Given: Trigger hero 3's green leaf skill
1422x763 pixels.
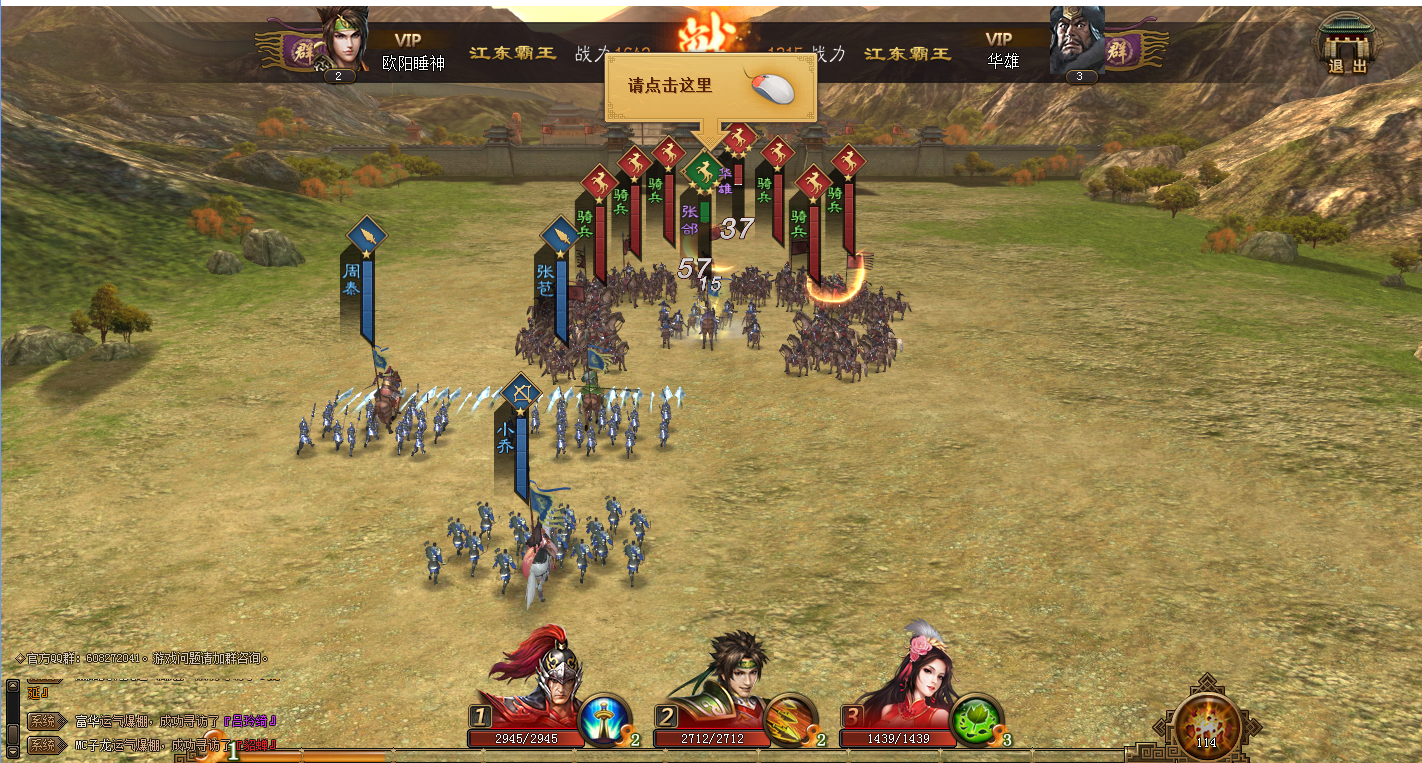Looking at the screenshot, I should click(976, 718).
